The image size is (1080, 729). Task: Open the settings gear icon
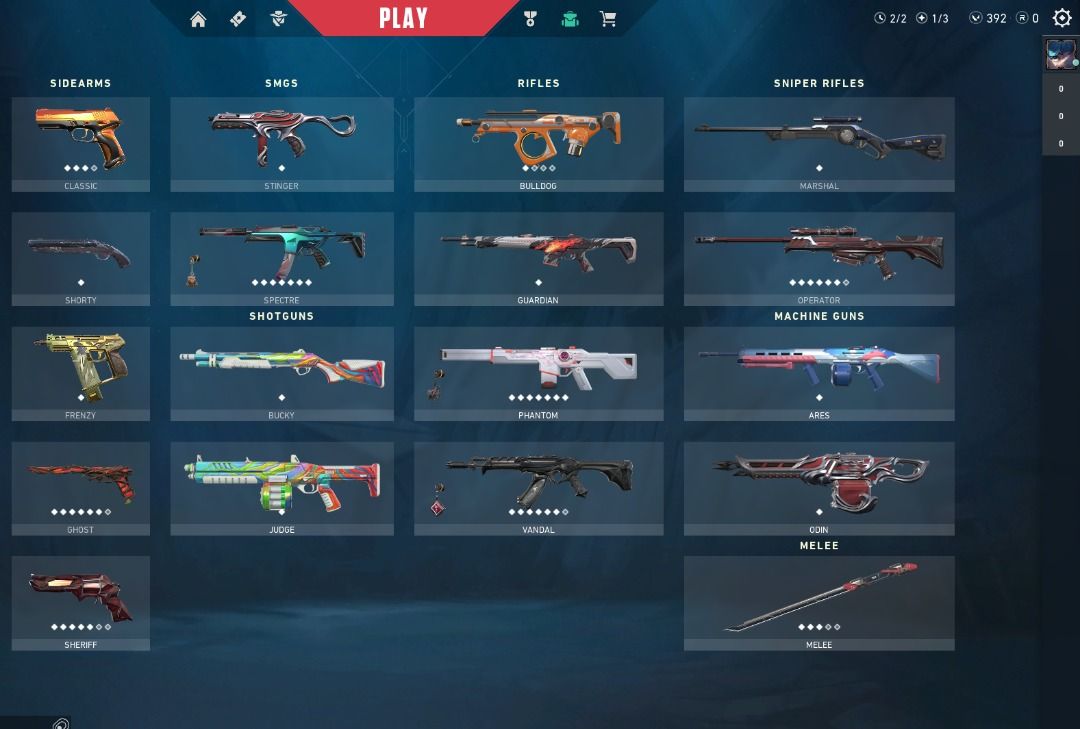pyautogui.click(x=1062, y=18)
